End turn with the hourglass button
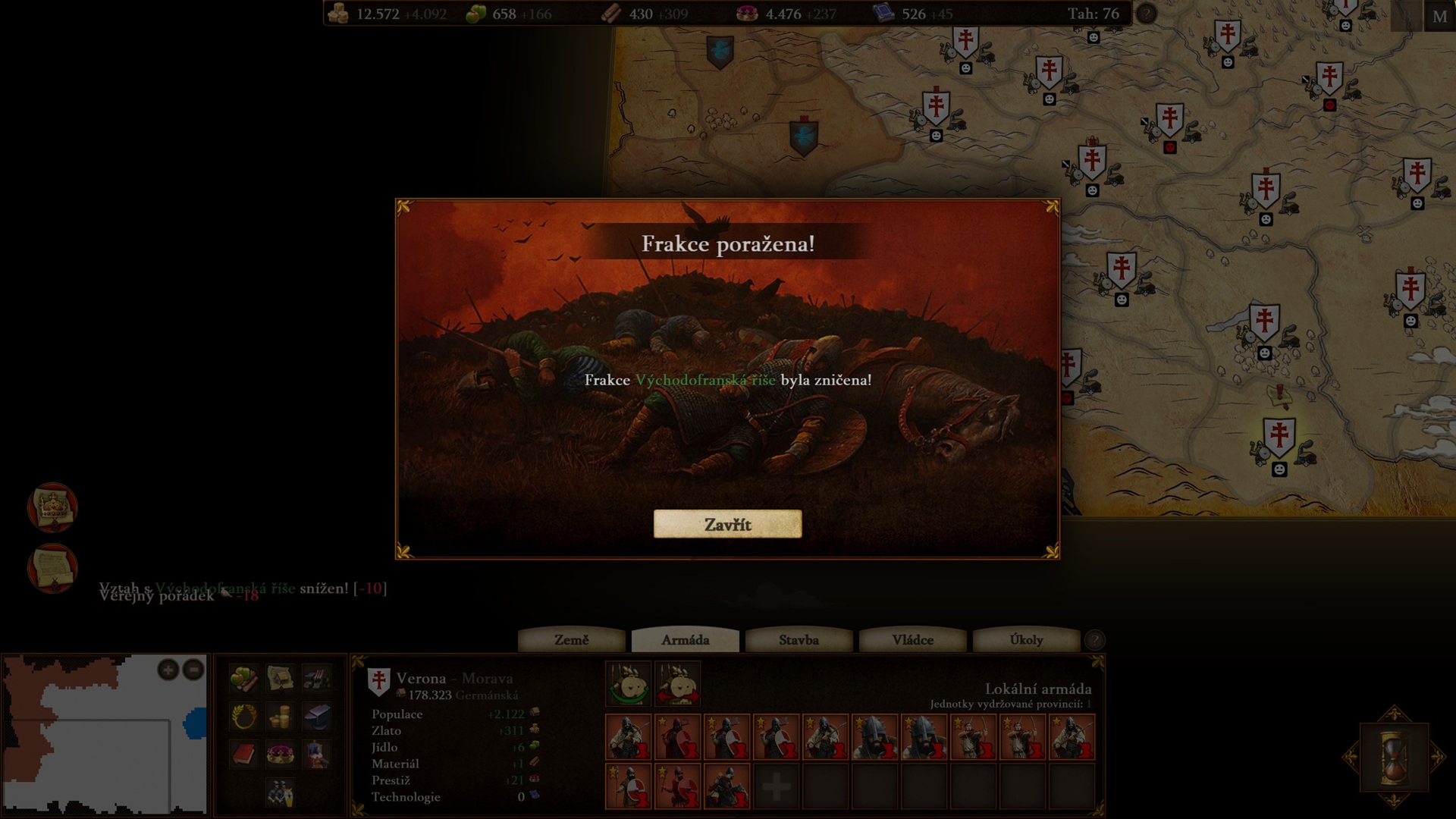The height and width of the screenshot is (819, 1456). tap(1394, 756)
